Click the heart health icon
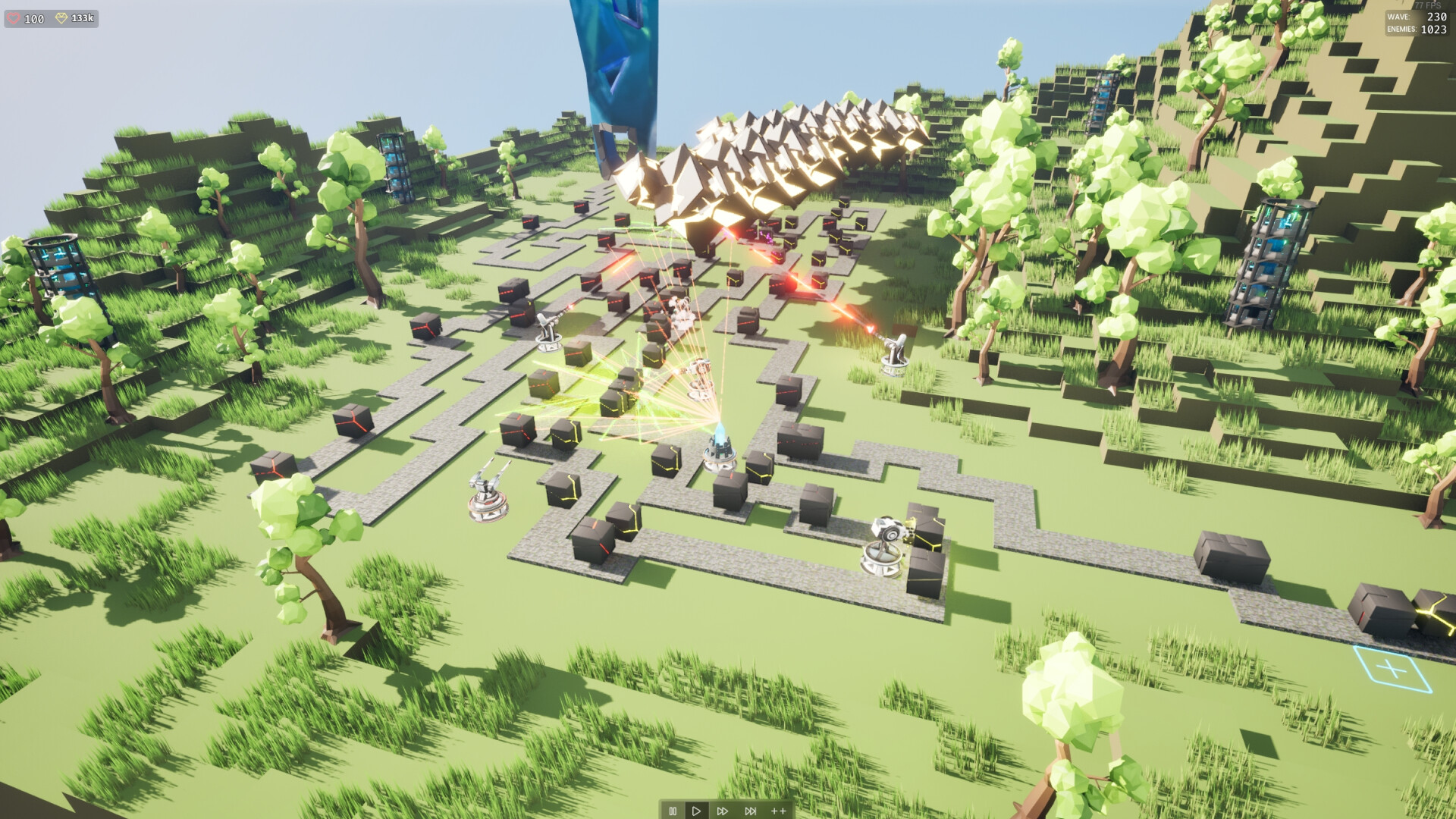 coord(14,18)
